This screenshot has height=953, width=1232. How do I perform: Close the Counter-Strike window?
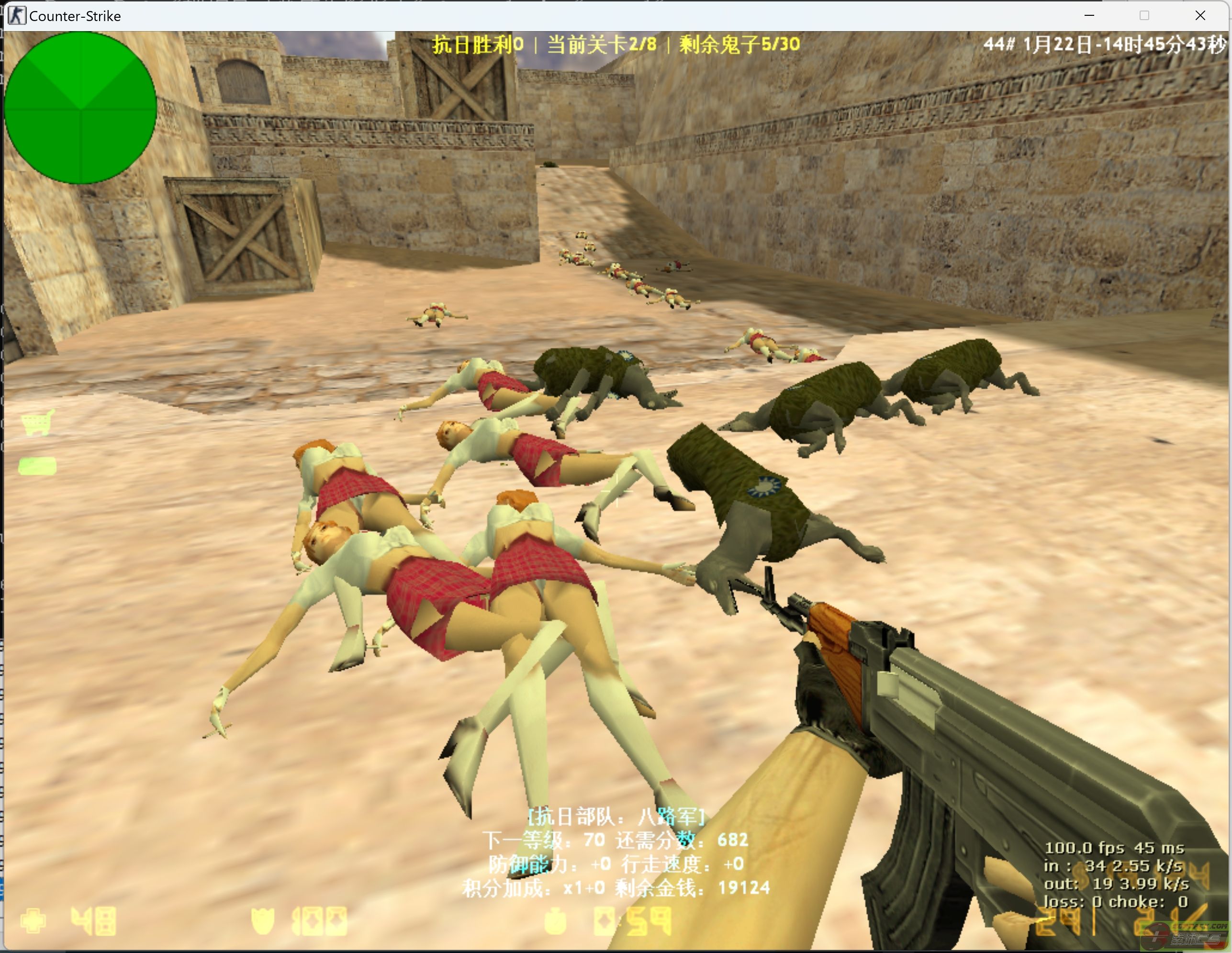click(1200, 16)
